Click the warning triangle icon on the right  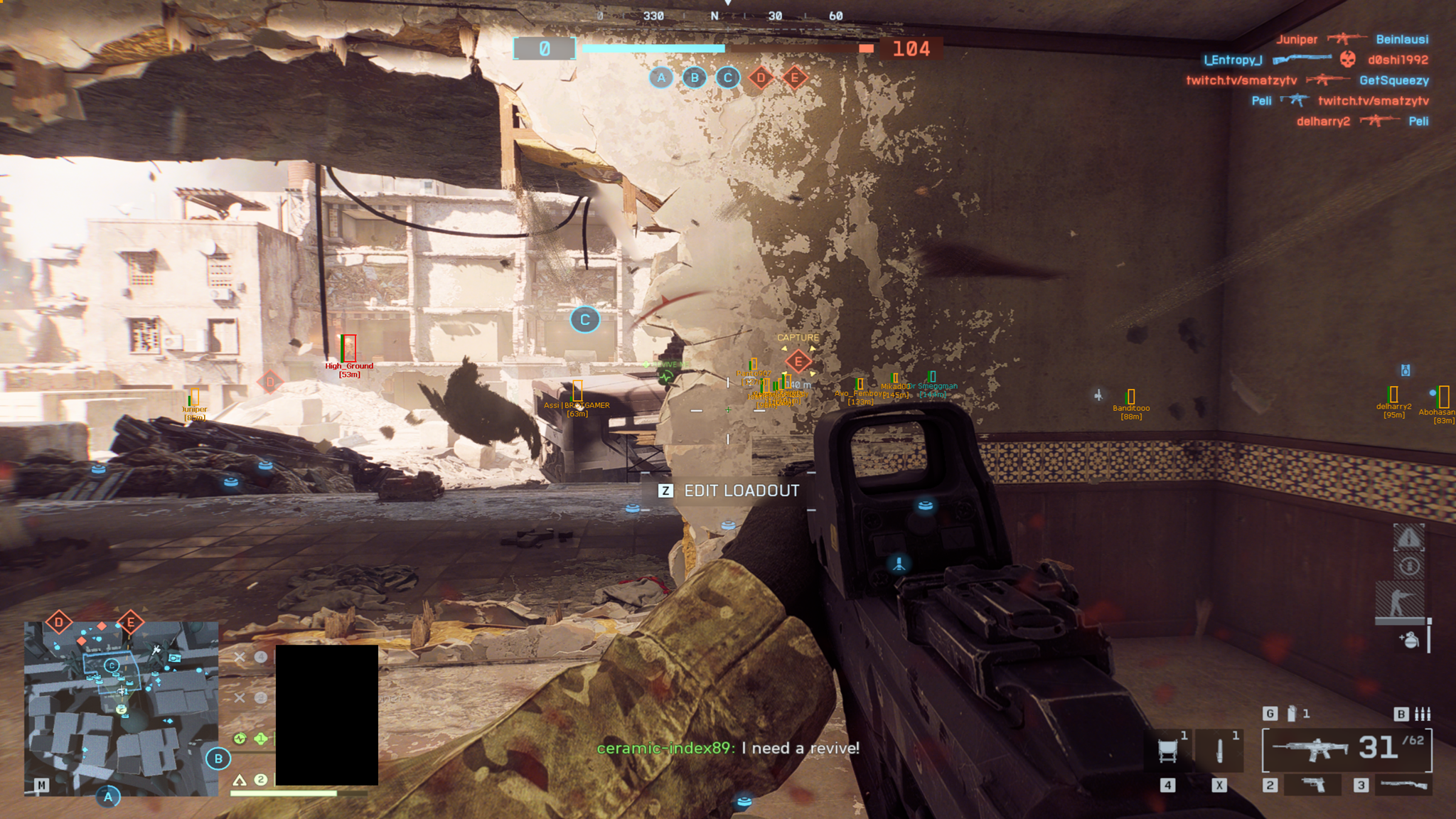(1408, 538)
